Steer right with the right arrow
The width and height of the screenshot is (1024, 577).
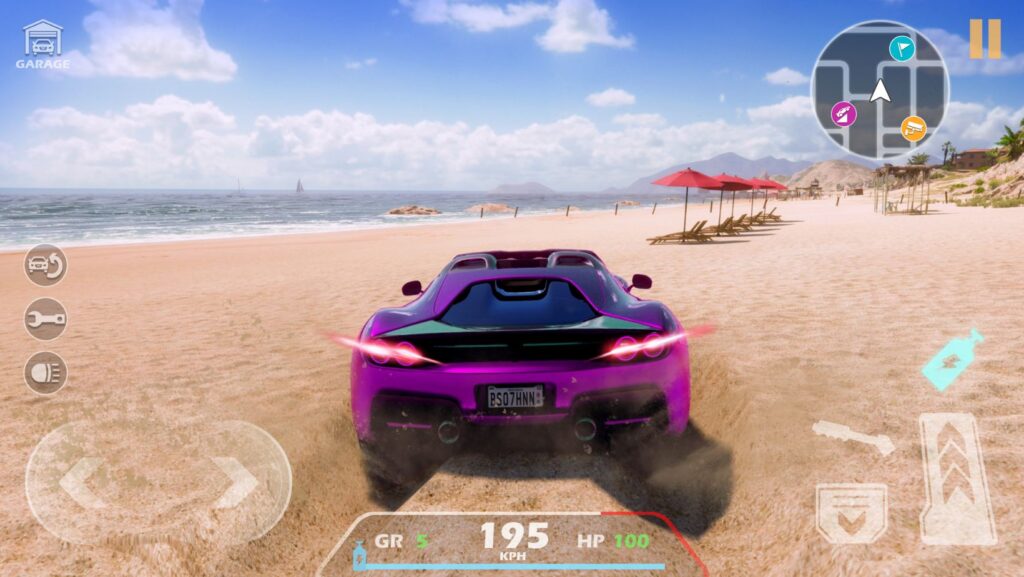pos(236,482)
